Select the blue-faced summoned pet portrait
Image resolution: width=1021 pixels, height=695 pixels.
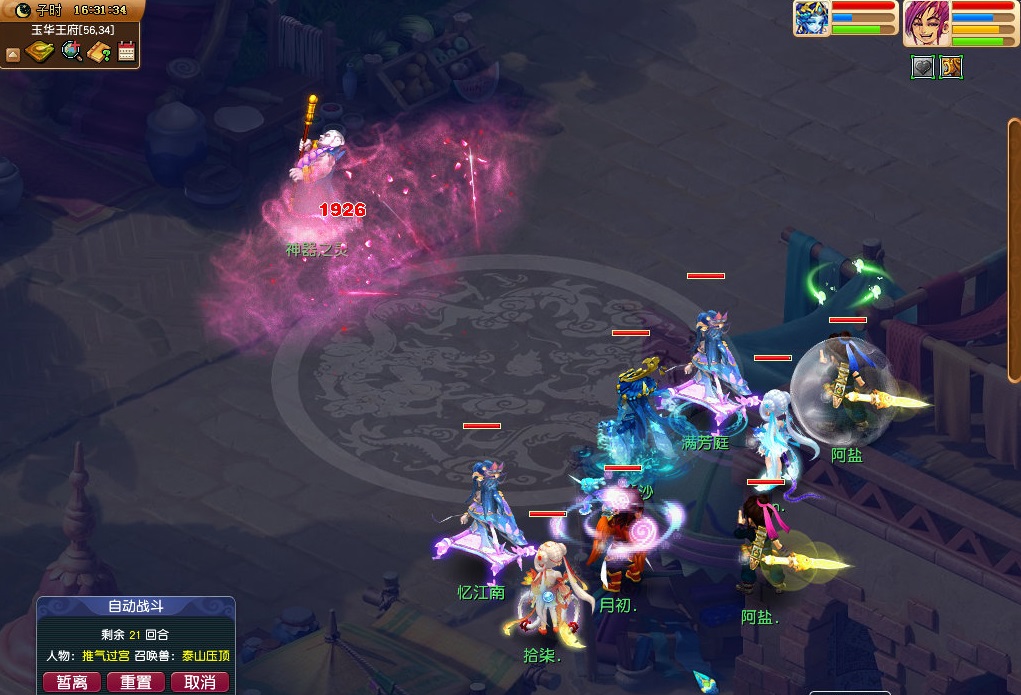(x=811, y=18)
